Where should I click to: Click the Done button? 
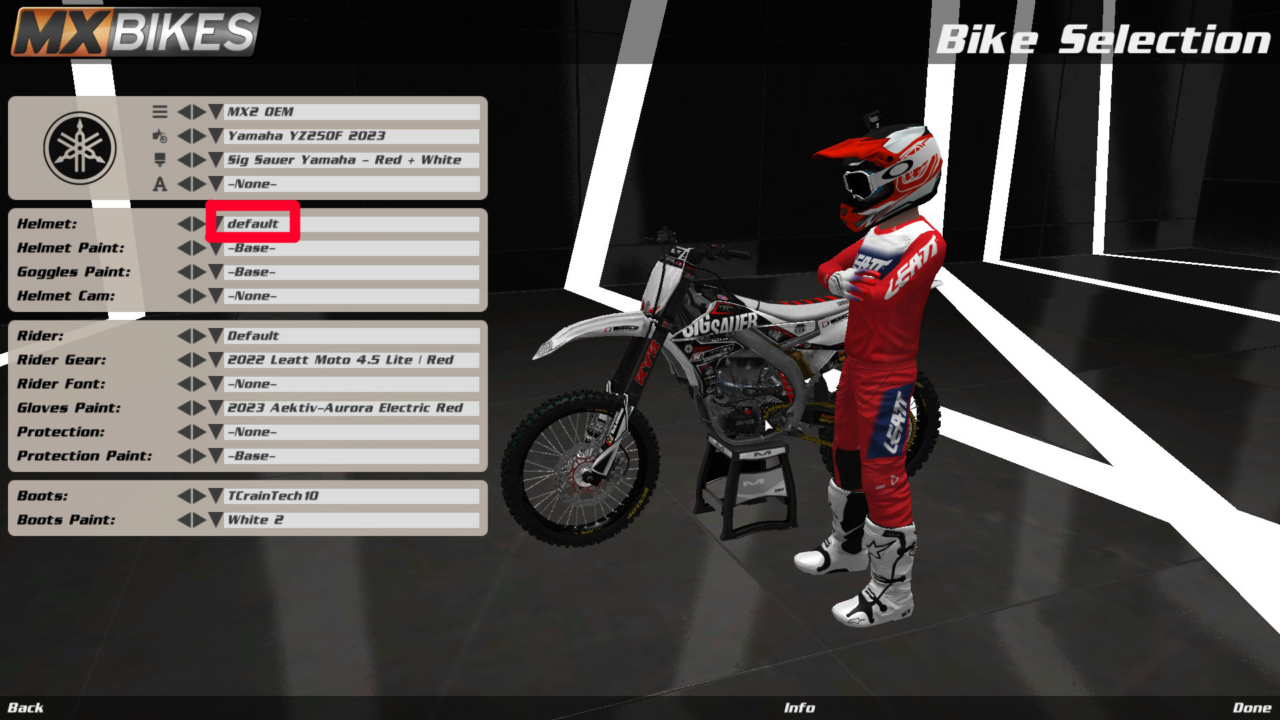(x=1254, y=707)
